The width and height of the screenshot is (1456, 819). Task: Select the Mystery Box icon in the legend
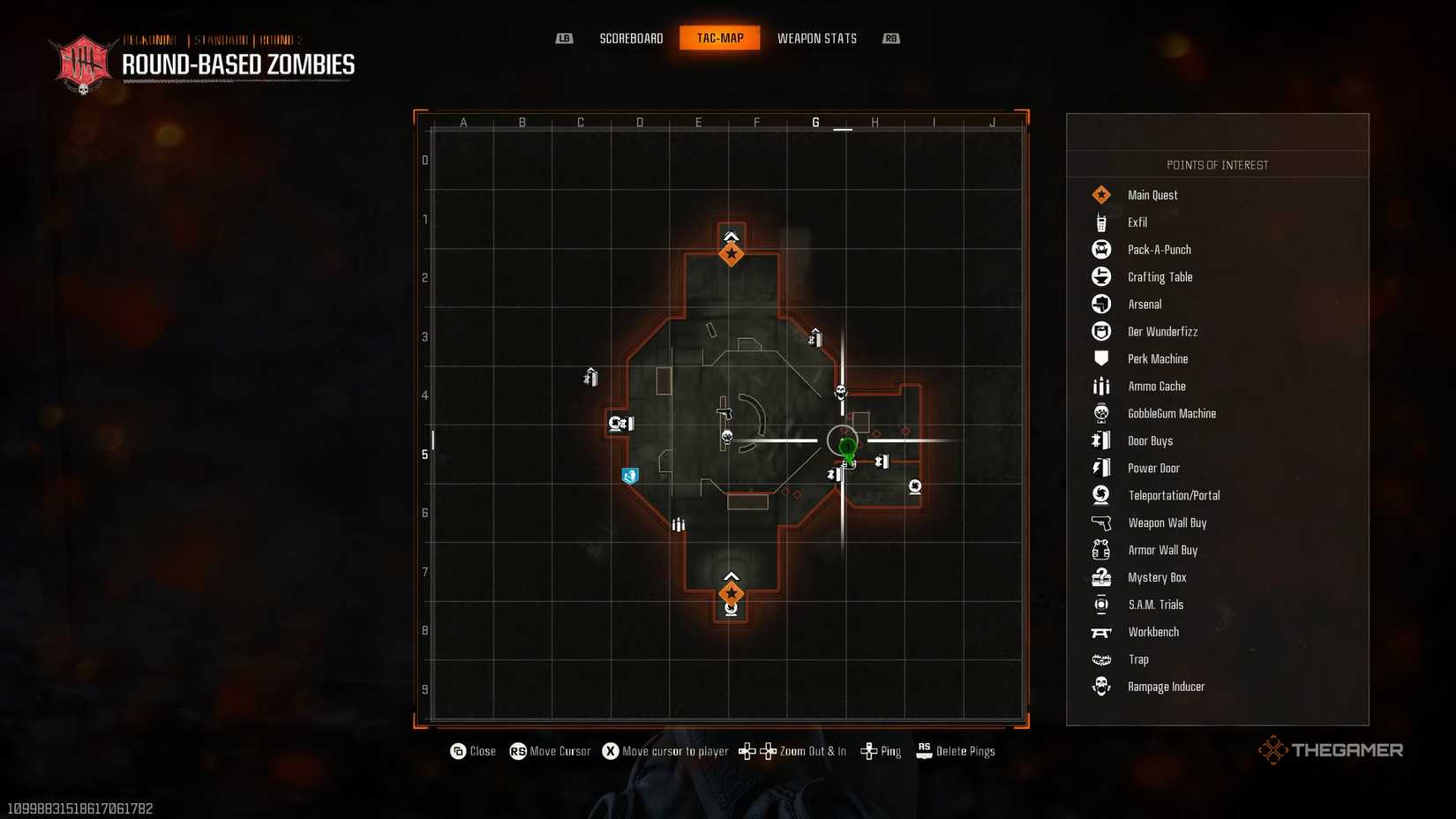pyautogui.click(x=1101, y=577)
